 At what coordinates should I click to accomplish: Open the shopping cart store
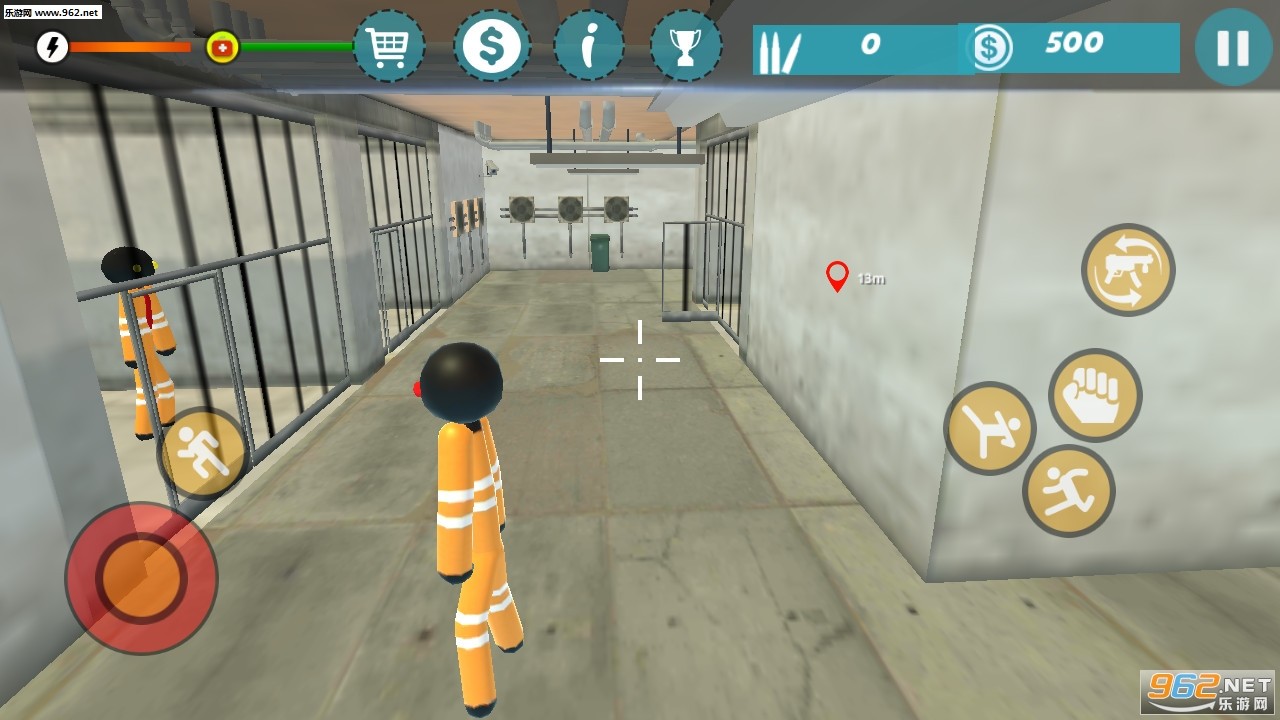pyautogui.click(x=388, y=46)
